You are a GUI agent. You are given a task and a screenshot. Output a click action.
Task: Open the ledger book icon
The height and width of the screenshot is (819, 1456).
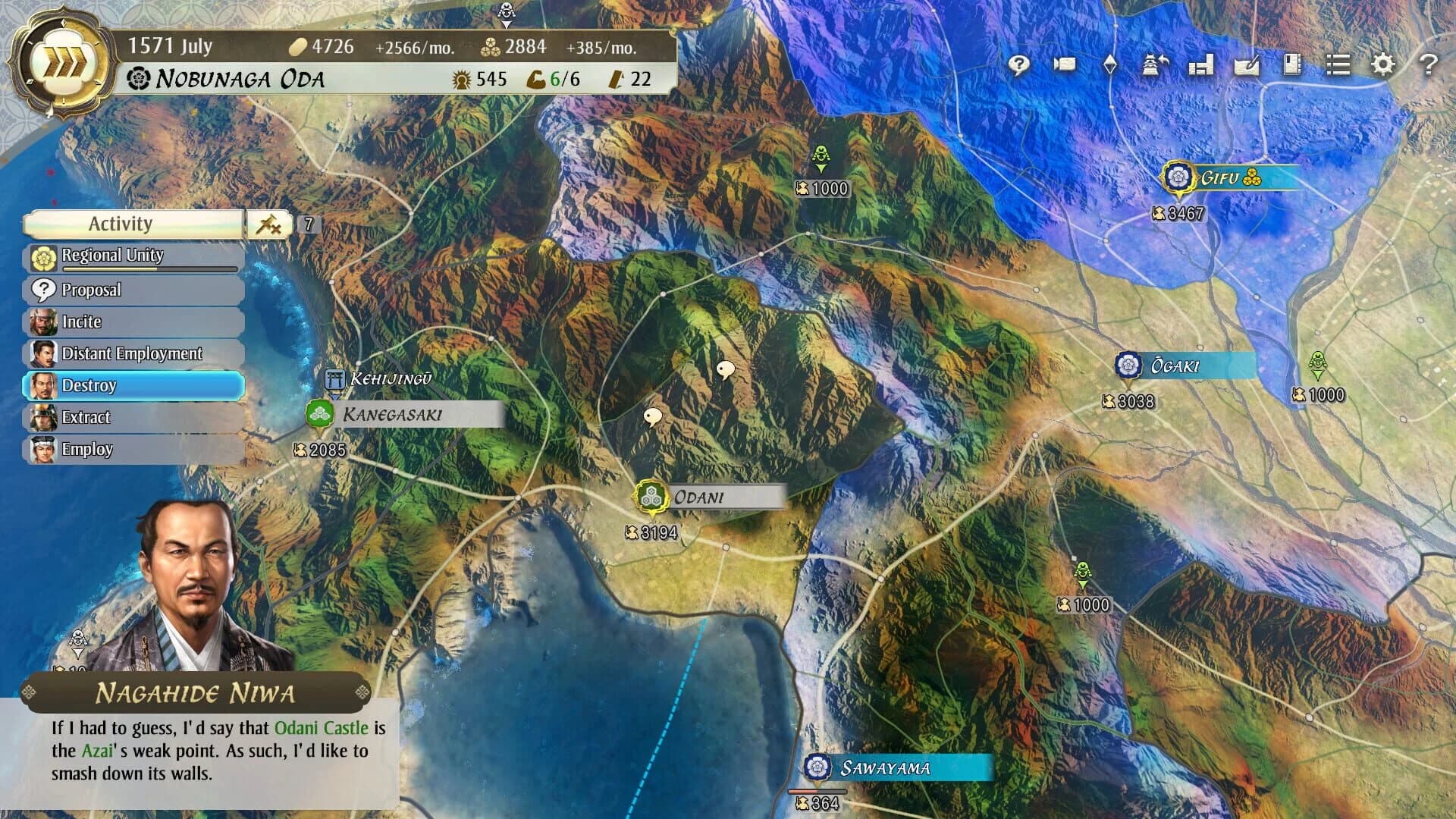1291,66
